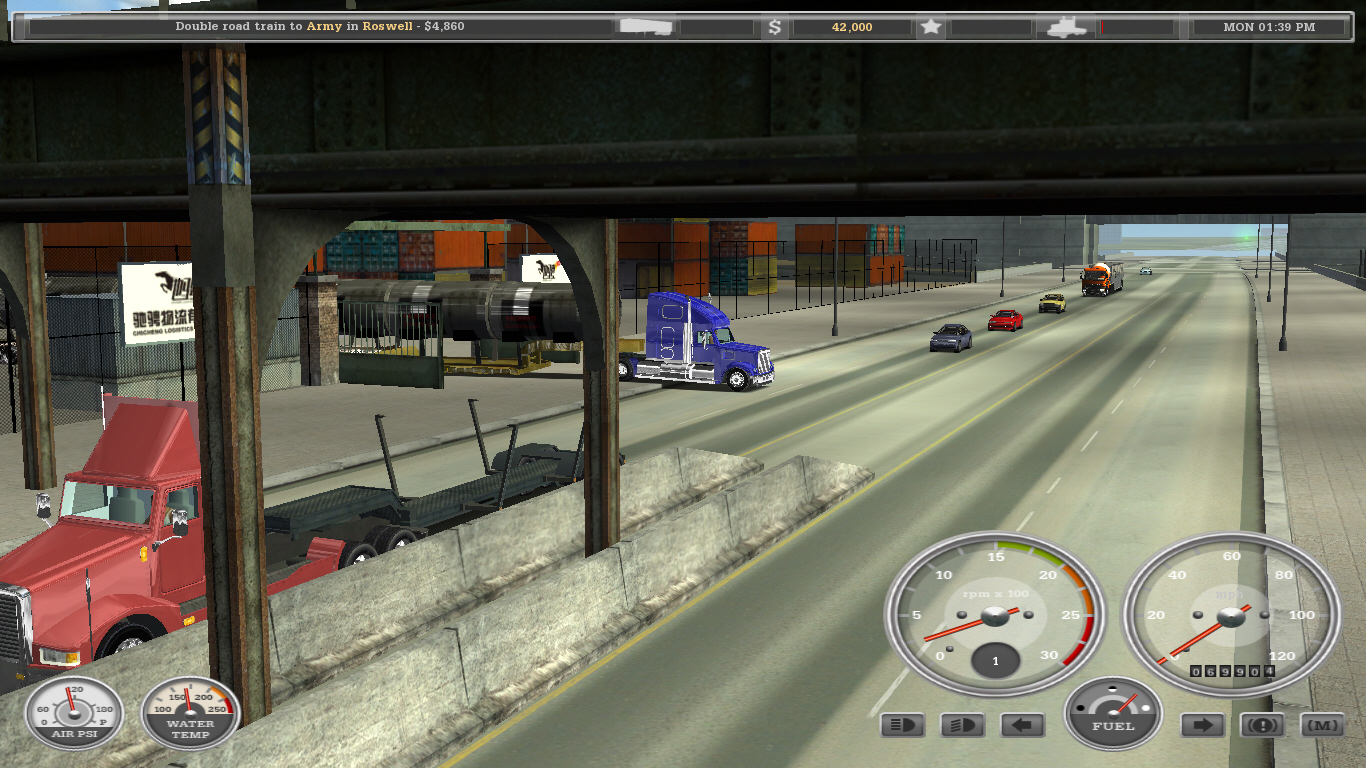Toggle the high beam headlights indicator
1366x768 pixels.
pos(902,725)
